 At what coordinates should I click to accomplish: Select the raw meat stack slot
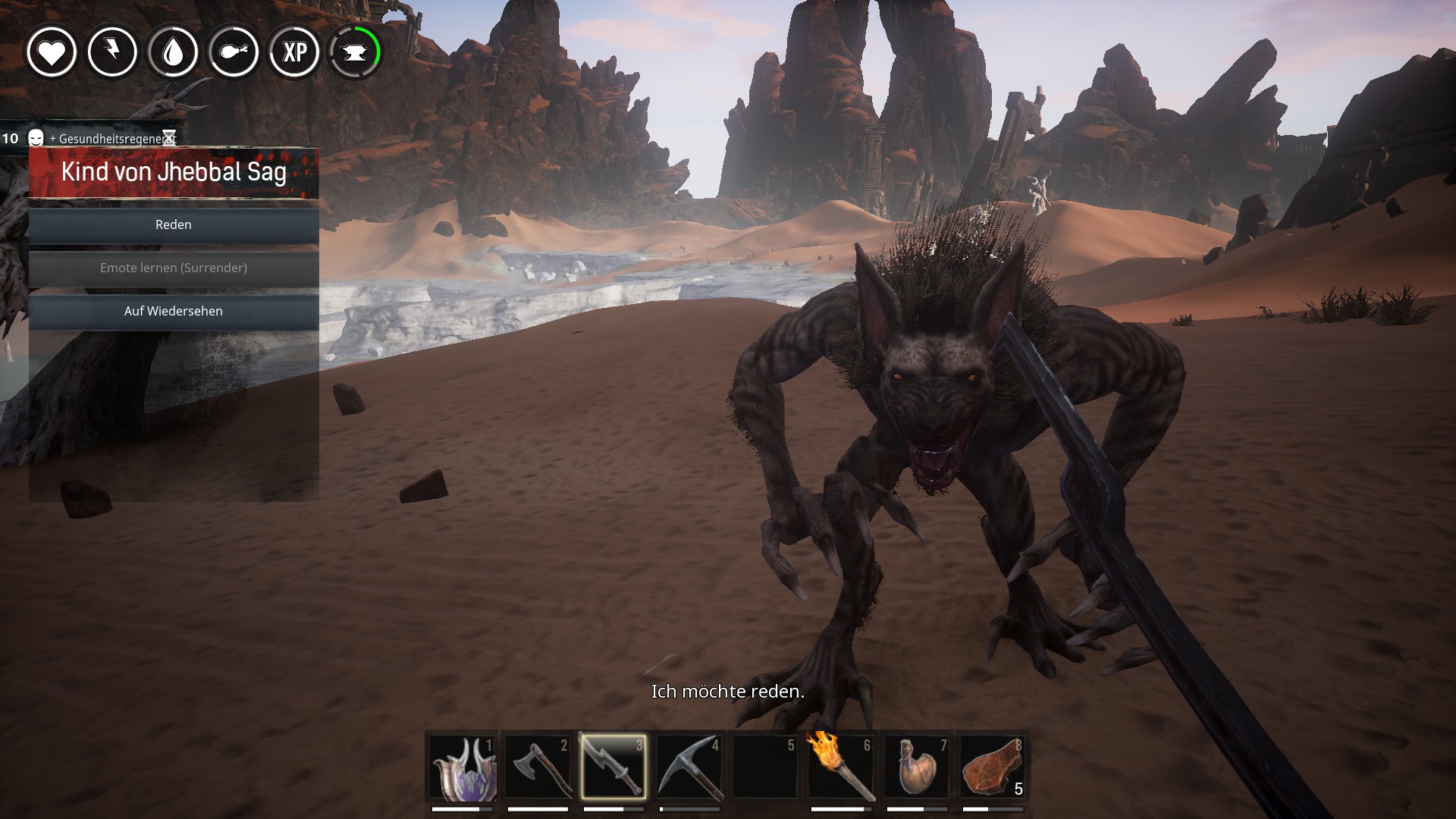[x=993, y=767]
